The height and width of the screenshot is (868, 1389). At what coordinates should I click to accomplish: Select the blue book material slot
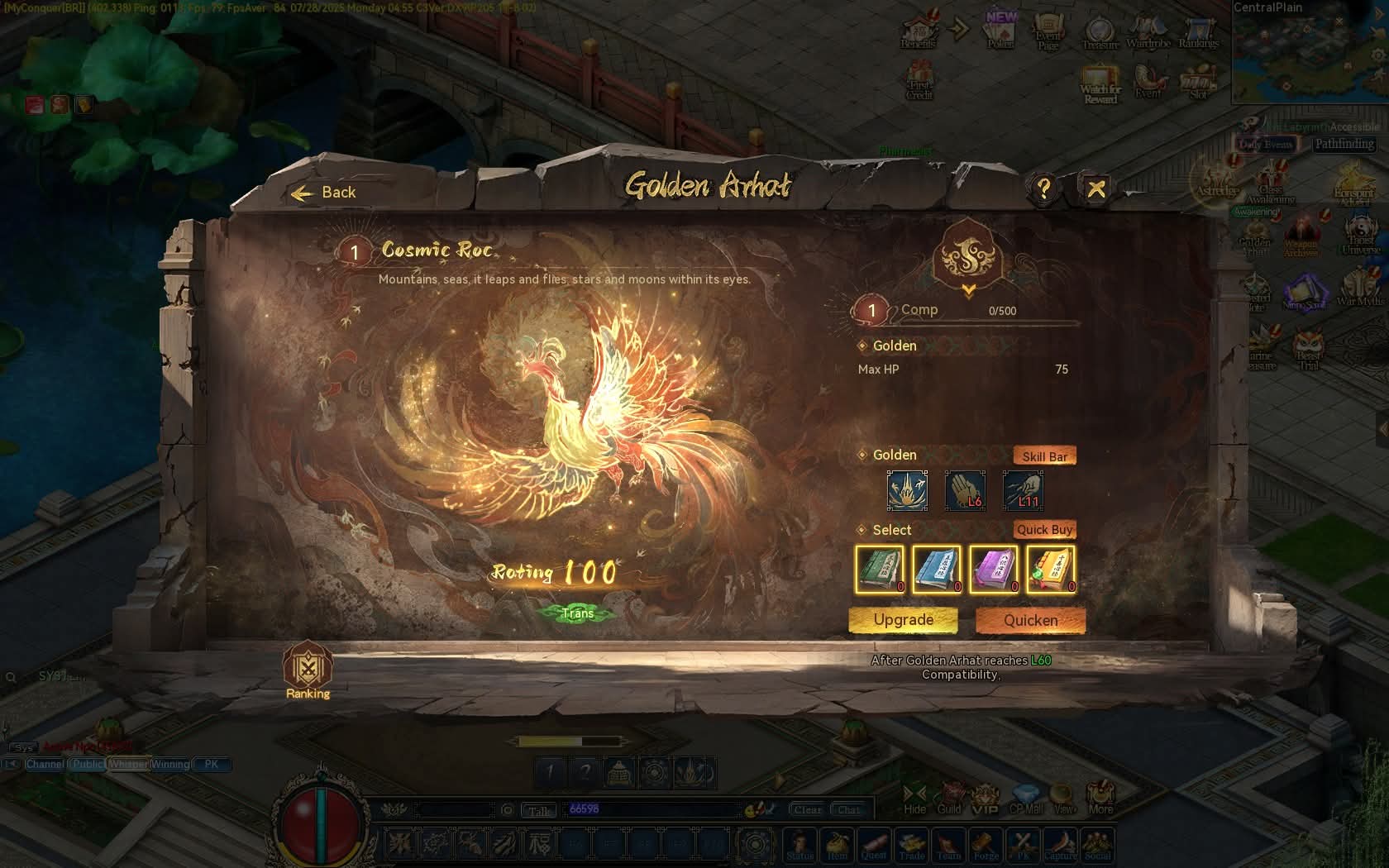[937, 570]
